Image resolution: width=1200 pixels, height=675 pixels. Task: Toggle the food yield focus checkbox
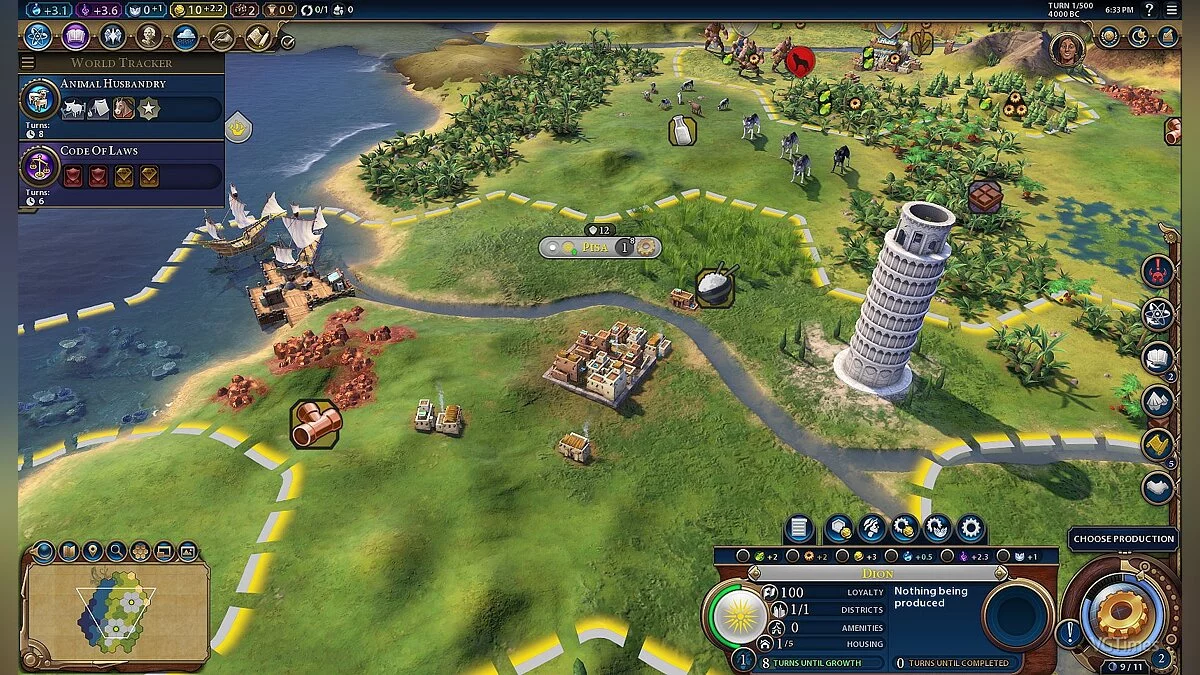[x=743, y=556]
